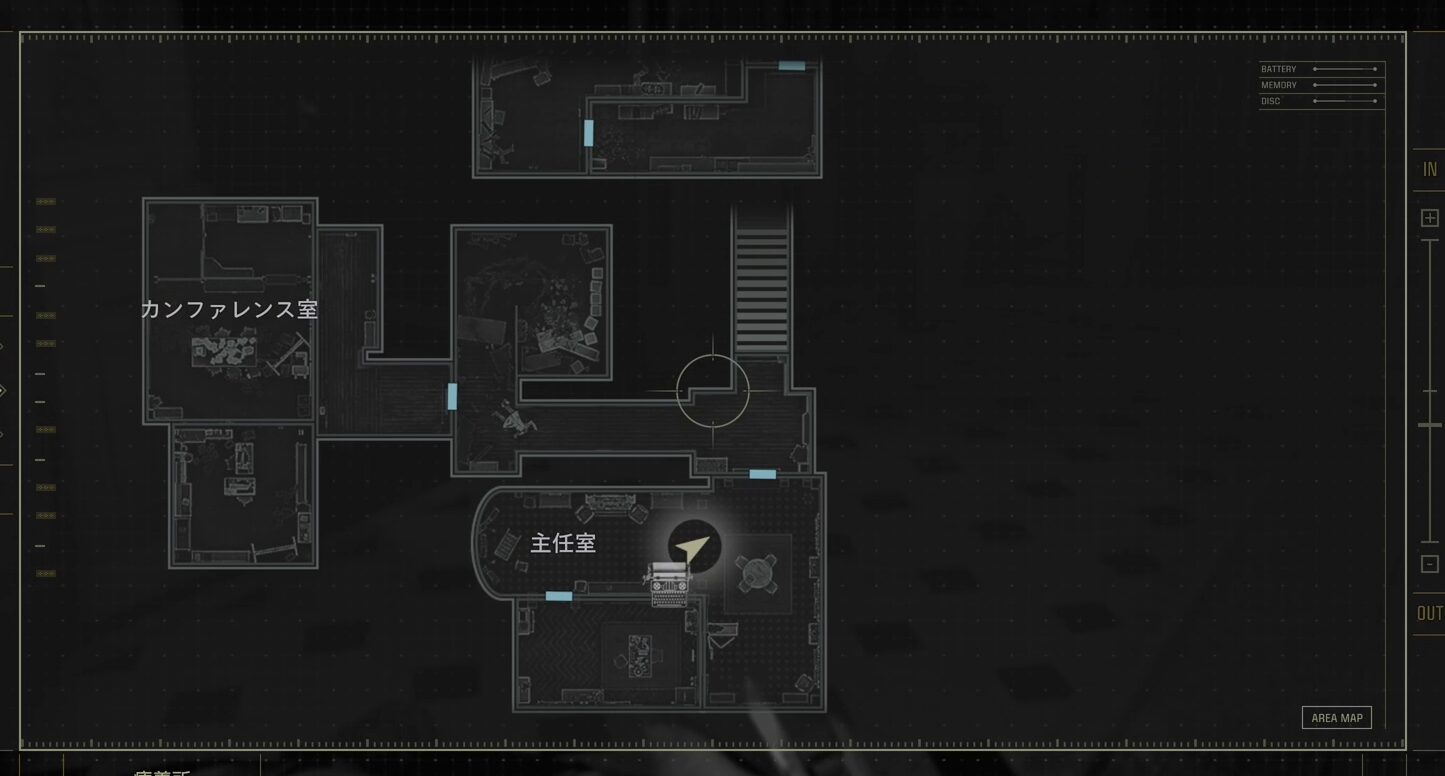Click the minus zoom-out button
Screen dimensions: 1445x776
(1430, 564)
